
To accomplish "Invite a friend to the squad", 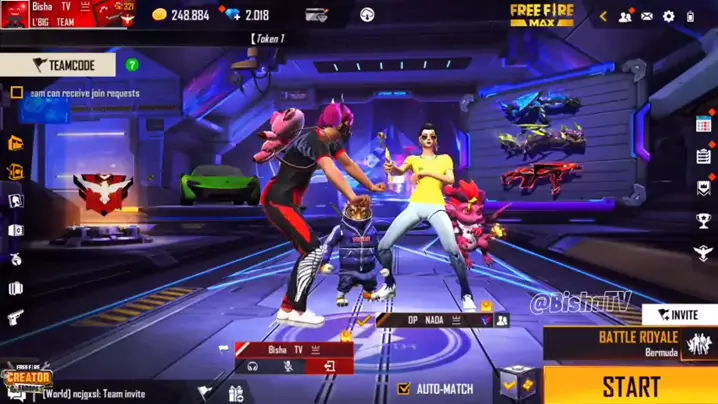I will coord(680,314).
